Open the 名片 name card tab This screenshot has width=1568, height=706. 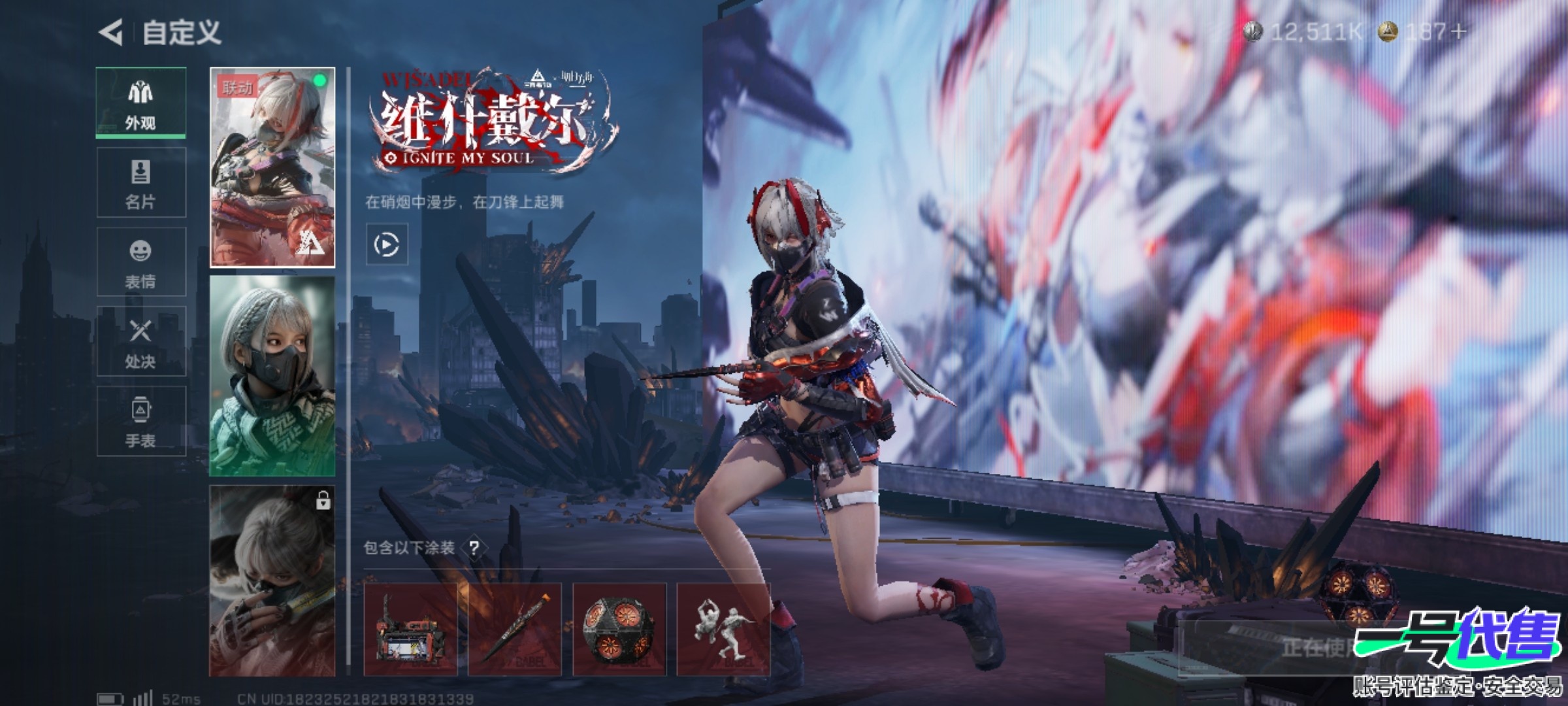click(x=140, y=183)
